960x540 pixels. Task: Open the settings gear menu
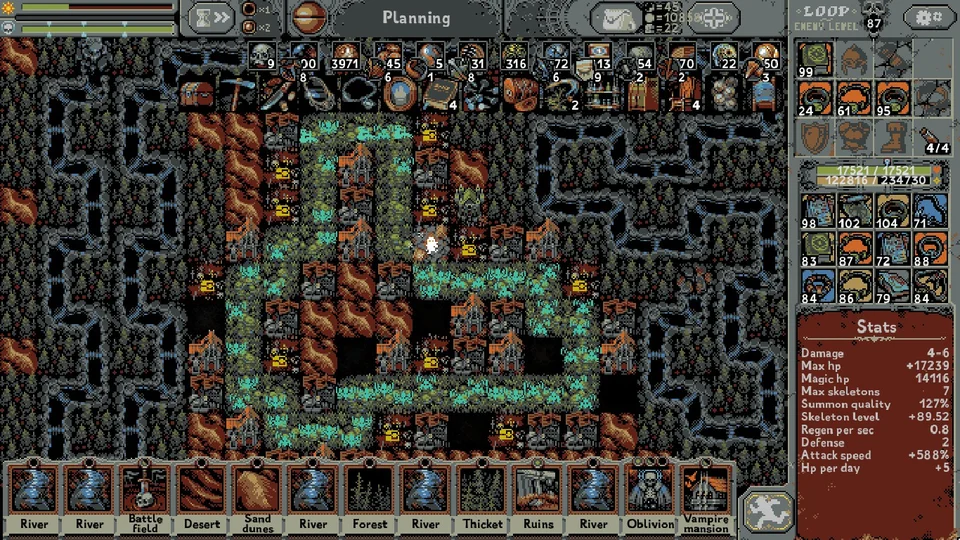click(x=927, y=17)
